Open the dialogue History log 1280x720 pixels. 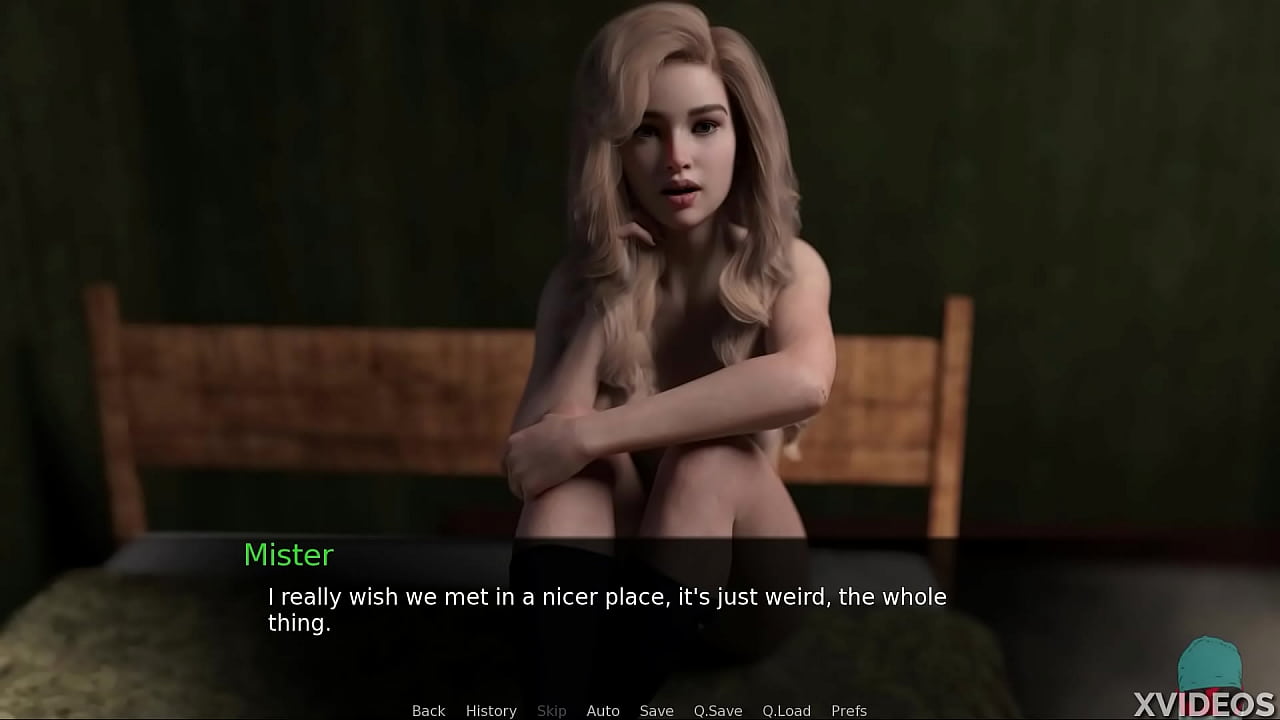point(491,711)
